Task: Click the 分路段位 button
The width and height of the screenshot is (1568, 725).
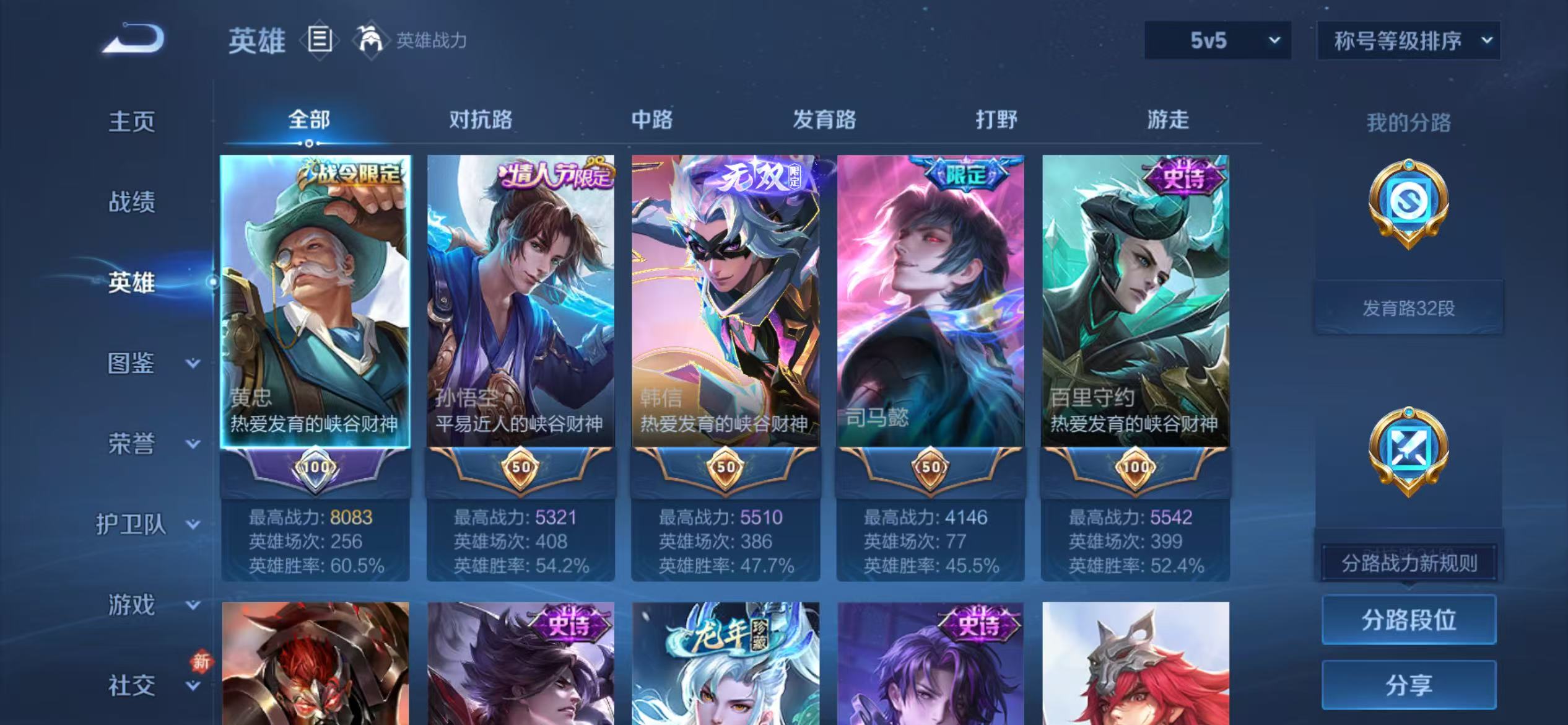Action: pos(1409,619)
